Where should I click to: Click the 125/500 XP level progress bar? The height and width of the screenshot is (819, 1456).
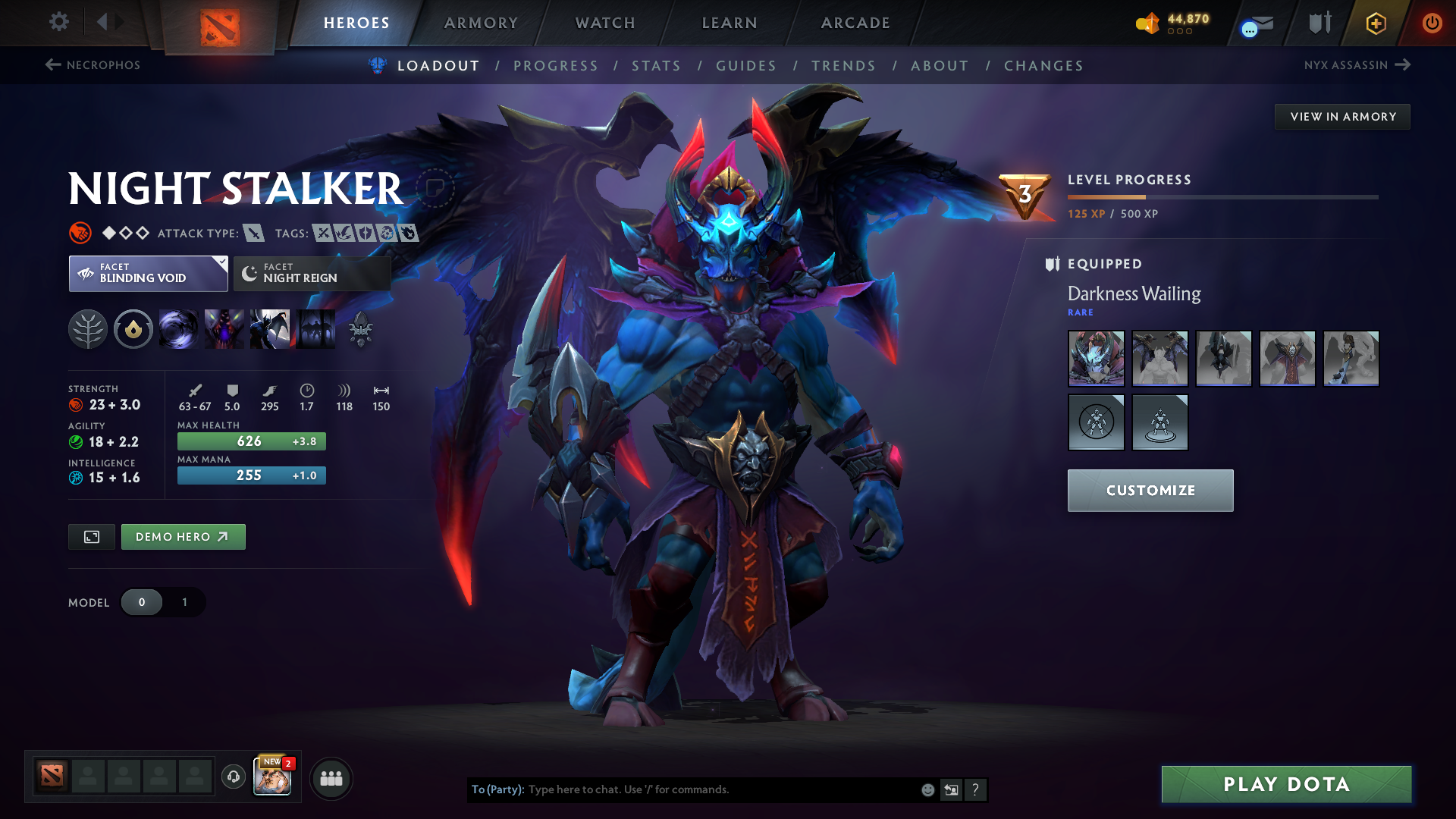point(1221,197)
